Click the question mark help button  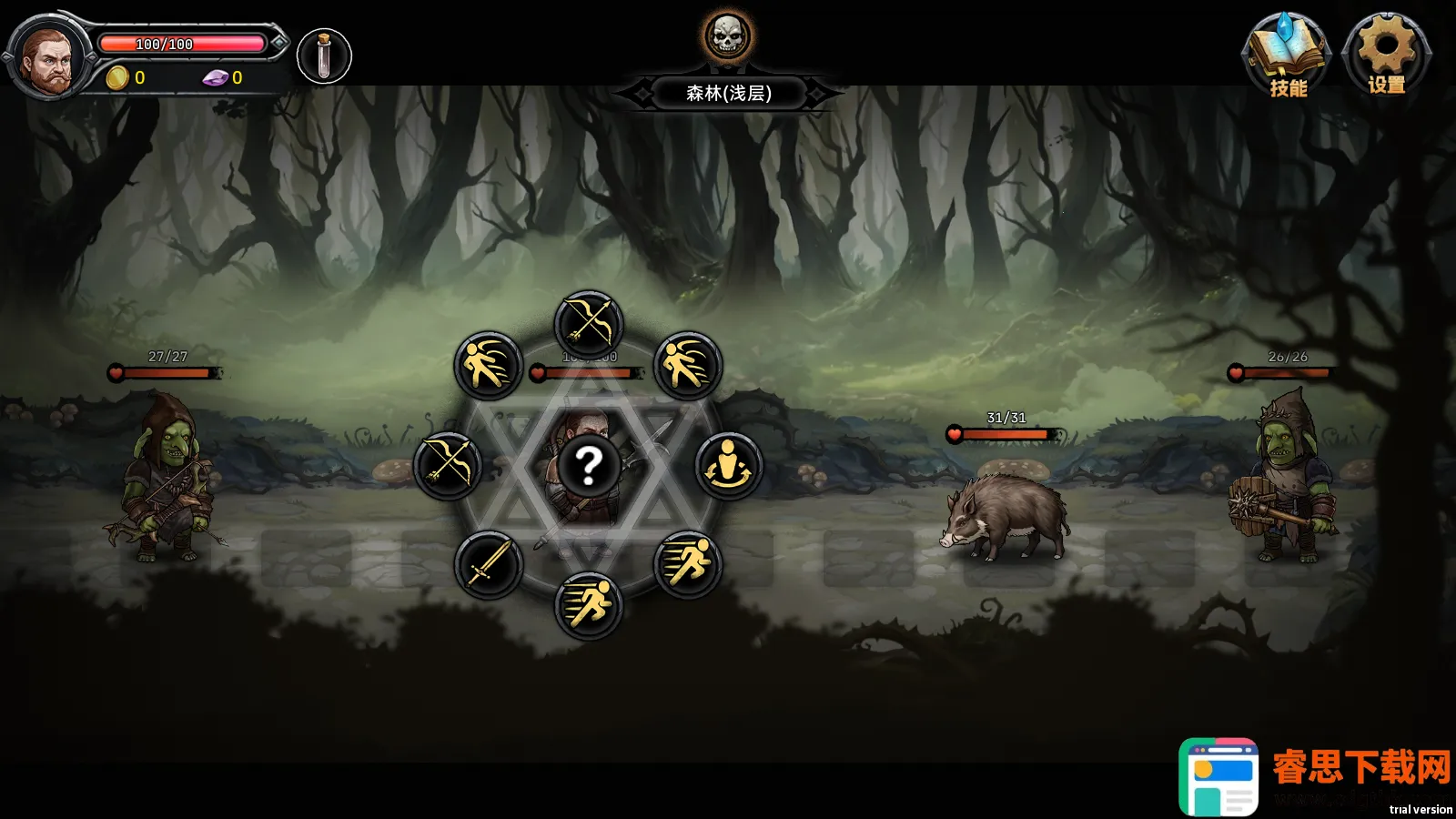589,466
